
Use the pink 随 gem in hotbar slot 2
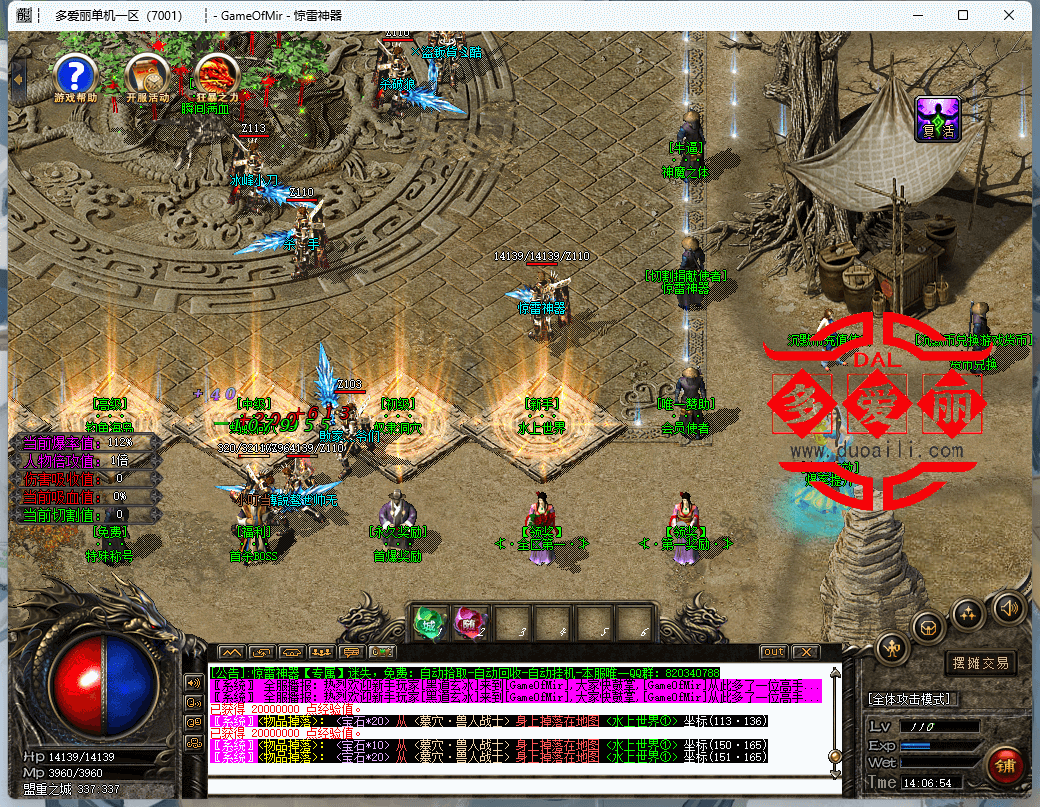click(467, 623)
